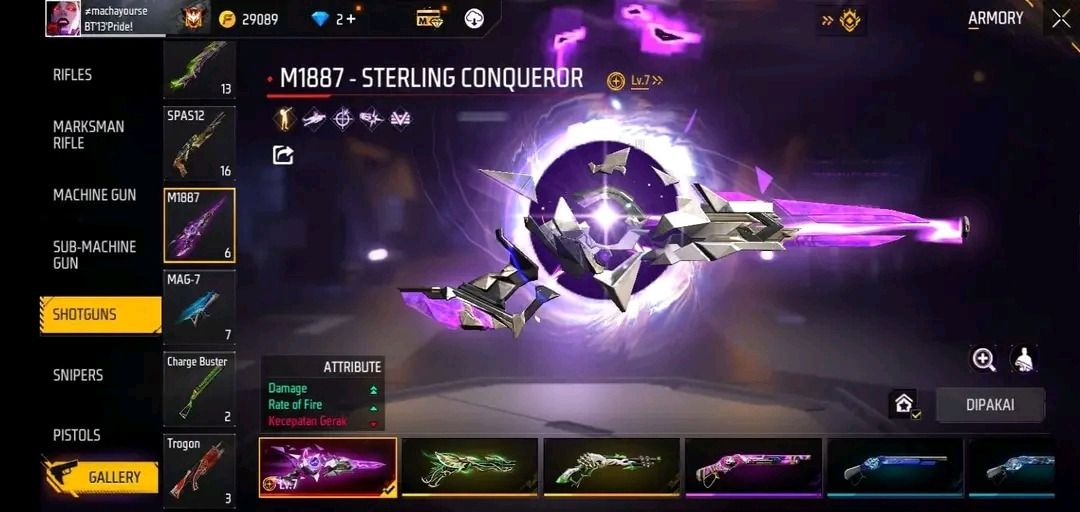Click the DIPAKAI equipped button
The height and width of the screenshot is (512, 1080).
990,405
